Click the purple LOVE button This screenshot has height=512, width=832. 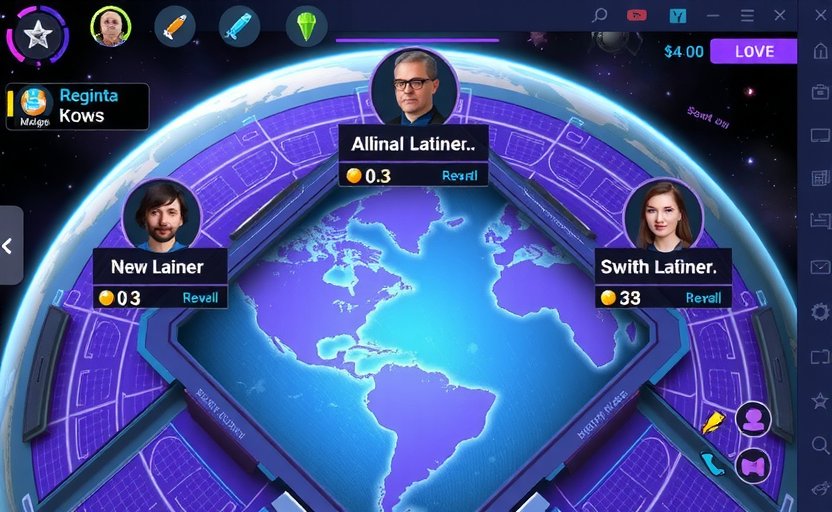(754, 52)
